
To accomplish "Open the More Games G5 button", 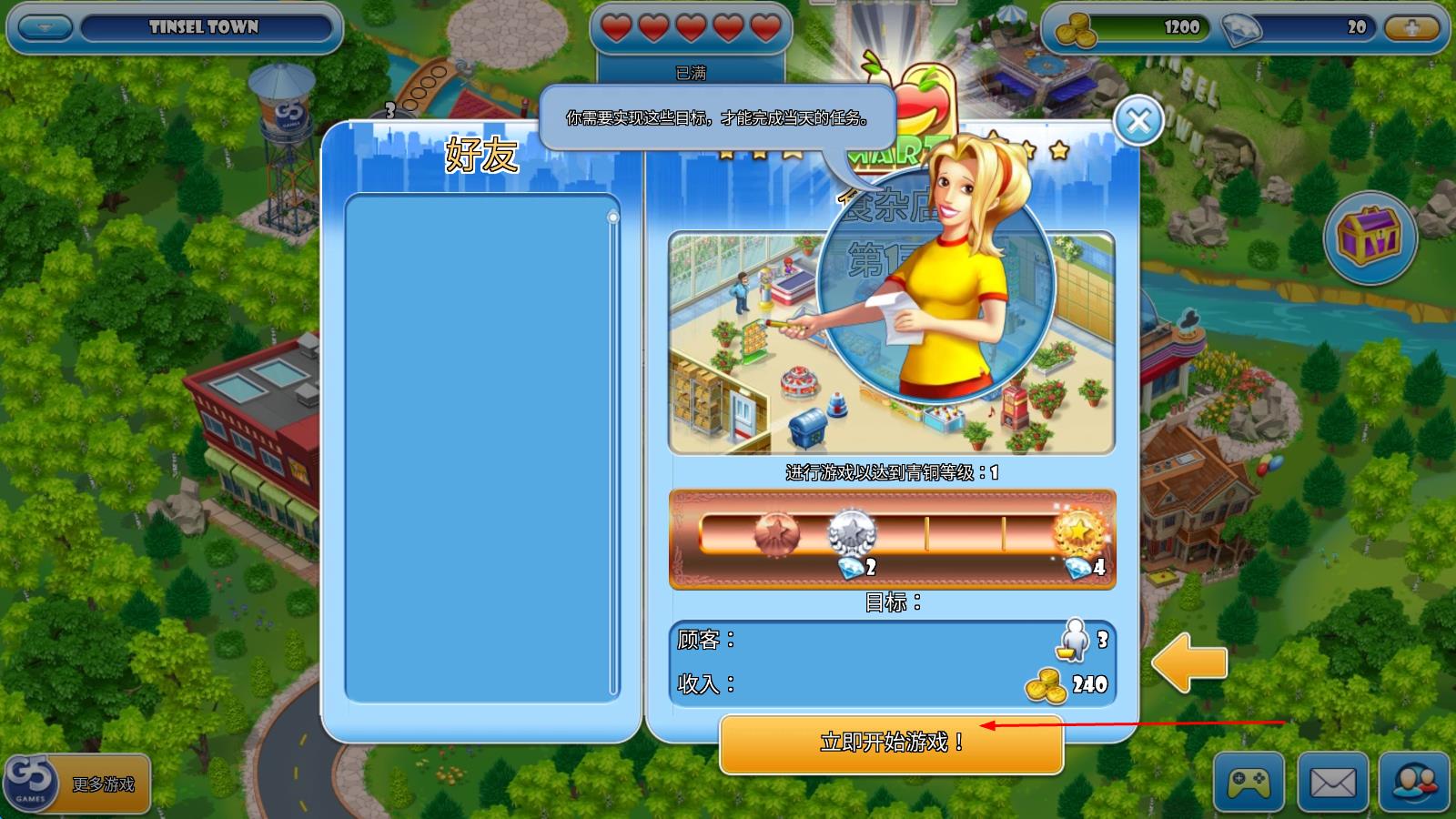I will click(x=76, y=783).
